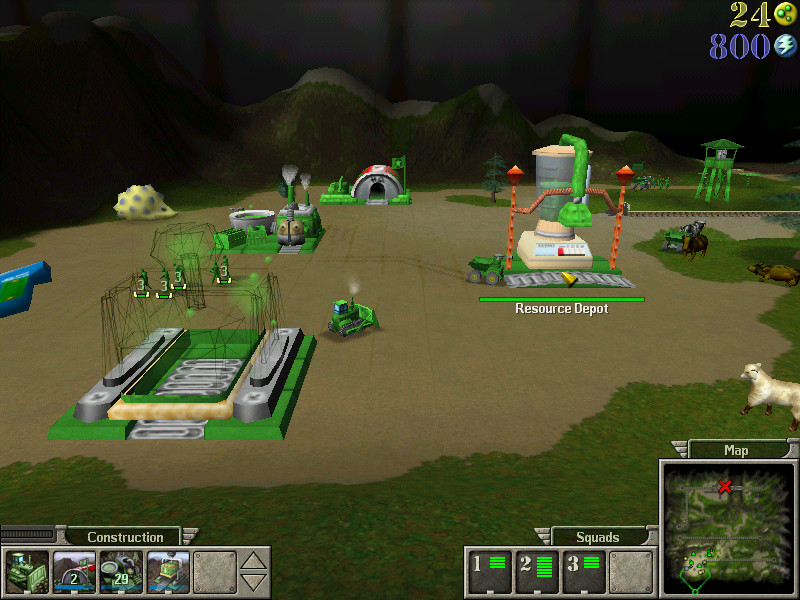Select the build icon showing 29
This screenshot has width=800, height=600.
click(x=119, y=571)
